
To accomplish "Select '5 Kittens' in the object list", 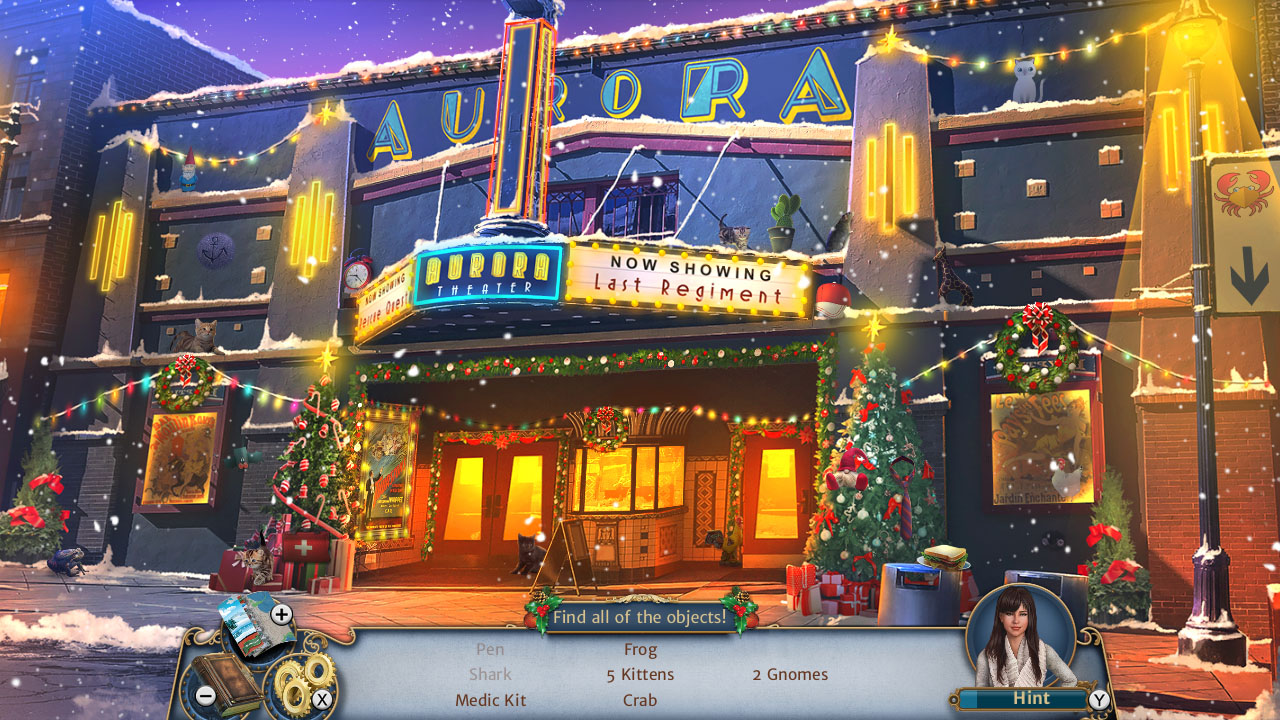I will (x=642, y=674).
